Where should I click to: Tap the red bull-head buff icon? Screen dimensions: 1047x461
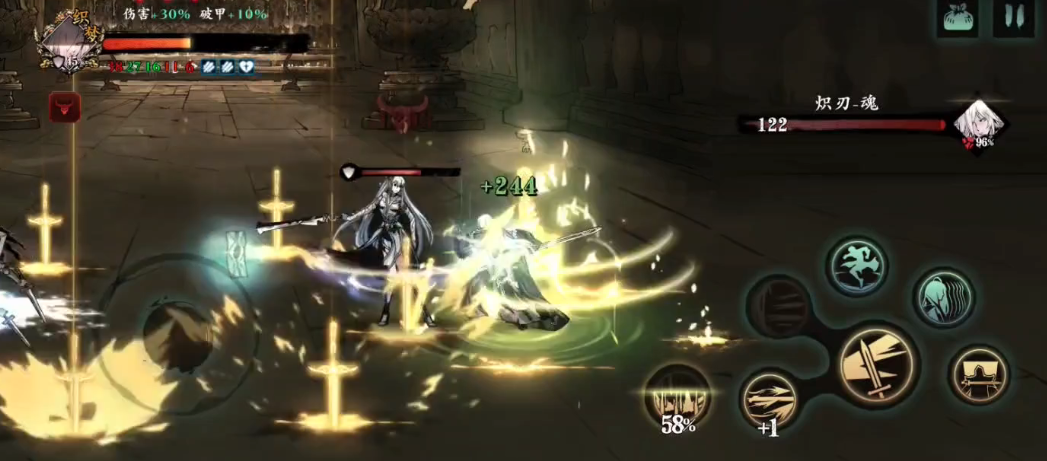tap(65, 108)
